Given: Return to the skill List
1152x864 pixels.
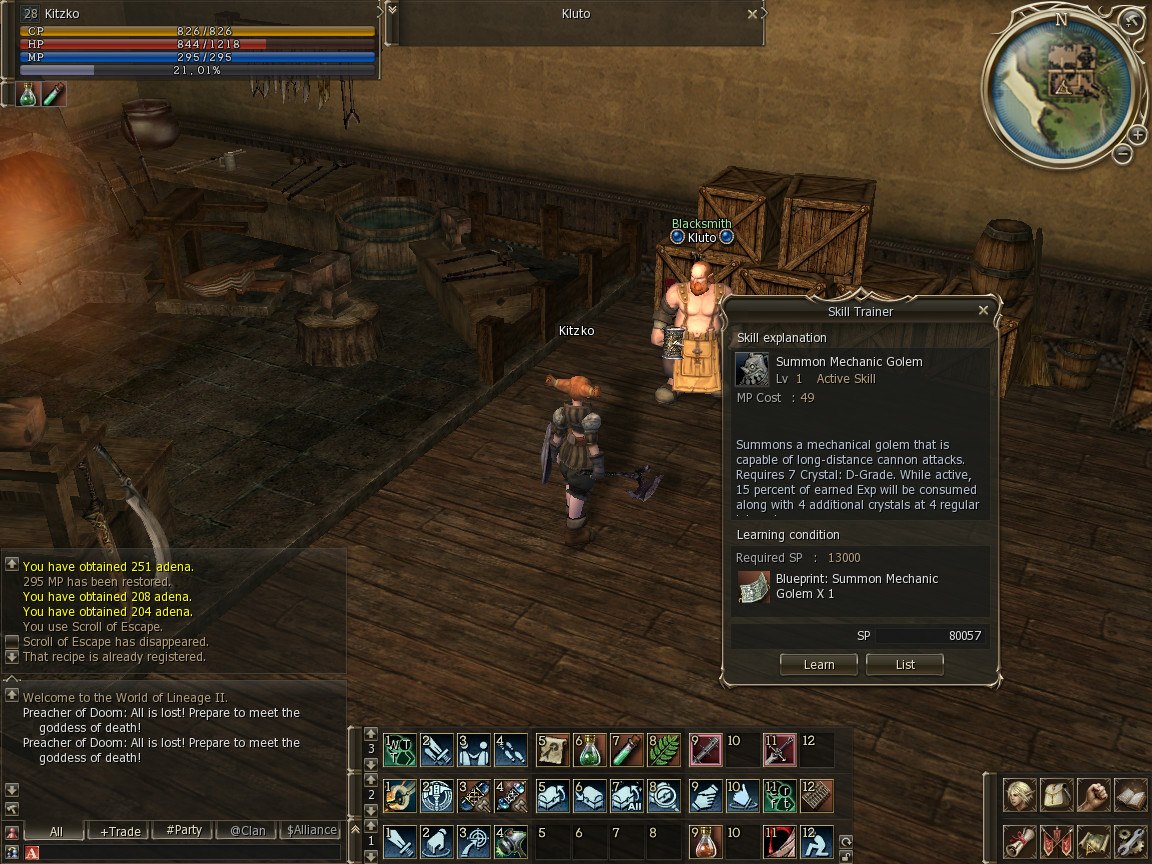Looking at the screenshot, I should tap(905, 664).
